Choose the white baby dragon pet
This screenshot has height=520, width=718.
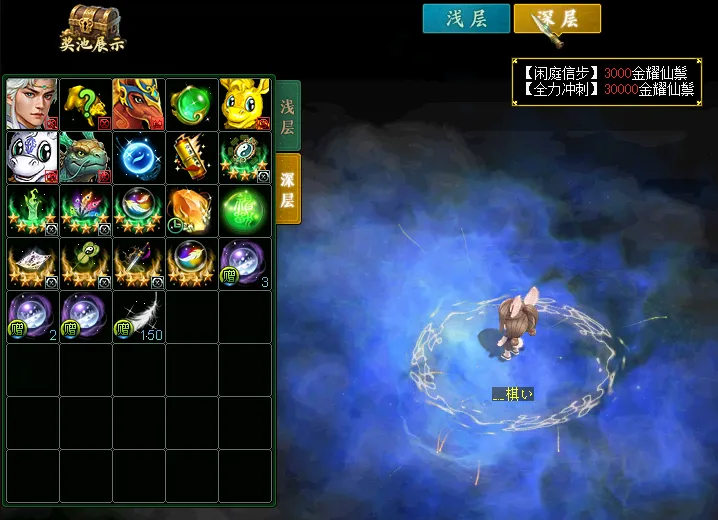[x=32, y=157]
